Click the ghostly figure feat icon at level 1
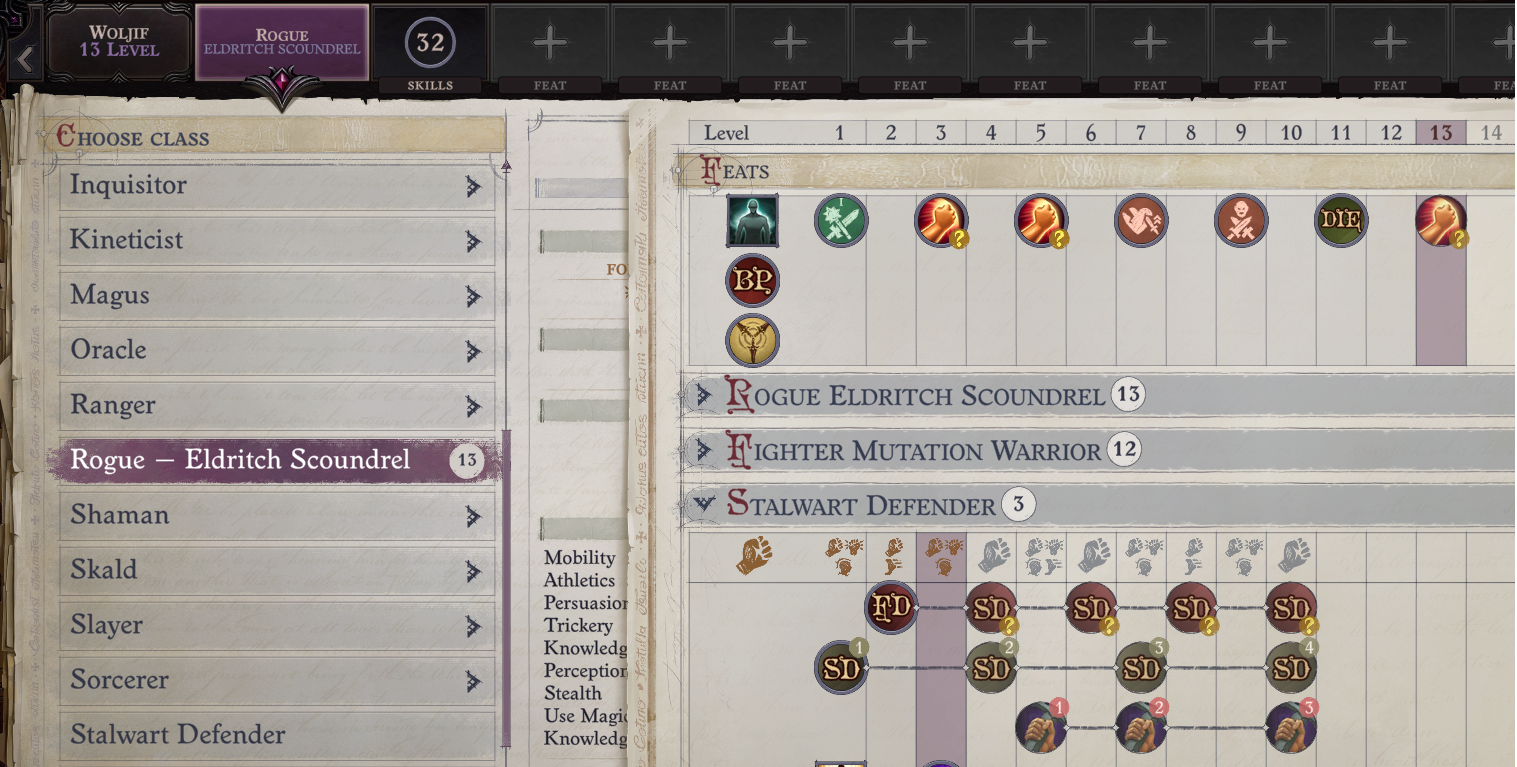This screenshot has height=767, width=1517. tap(751, 220)
